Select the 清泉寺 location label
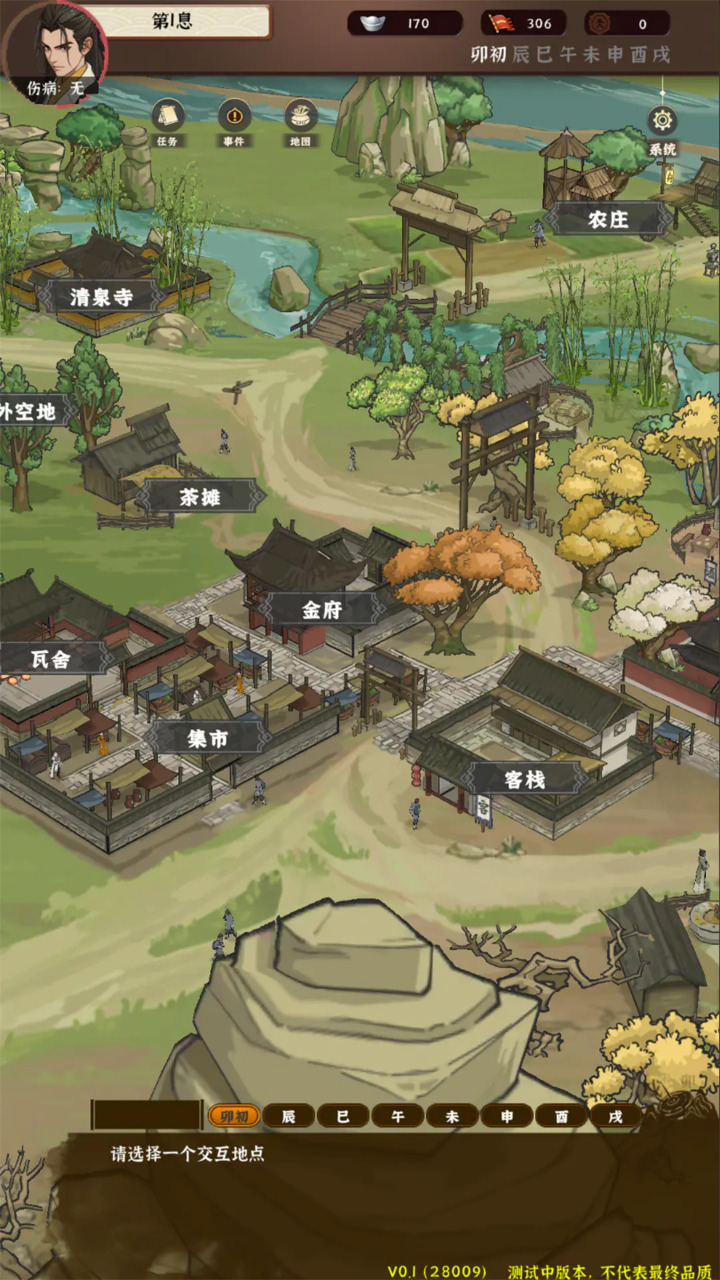 [x=101, y=296]
